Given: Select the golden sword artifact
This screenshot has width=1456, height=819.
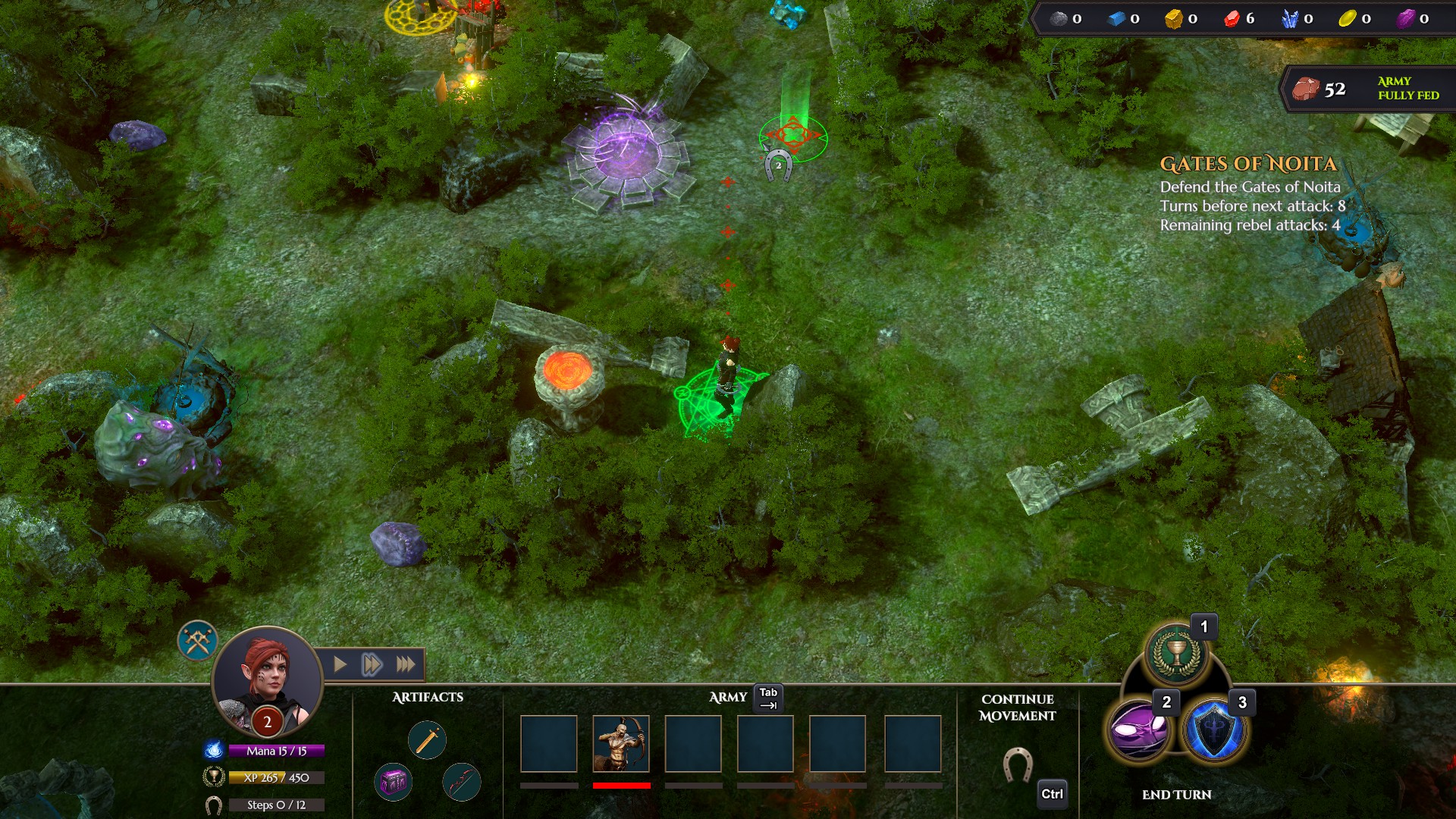Looking at the screenshot, I should click(x=427, y=740).
